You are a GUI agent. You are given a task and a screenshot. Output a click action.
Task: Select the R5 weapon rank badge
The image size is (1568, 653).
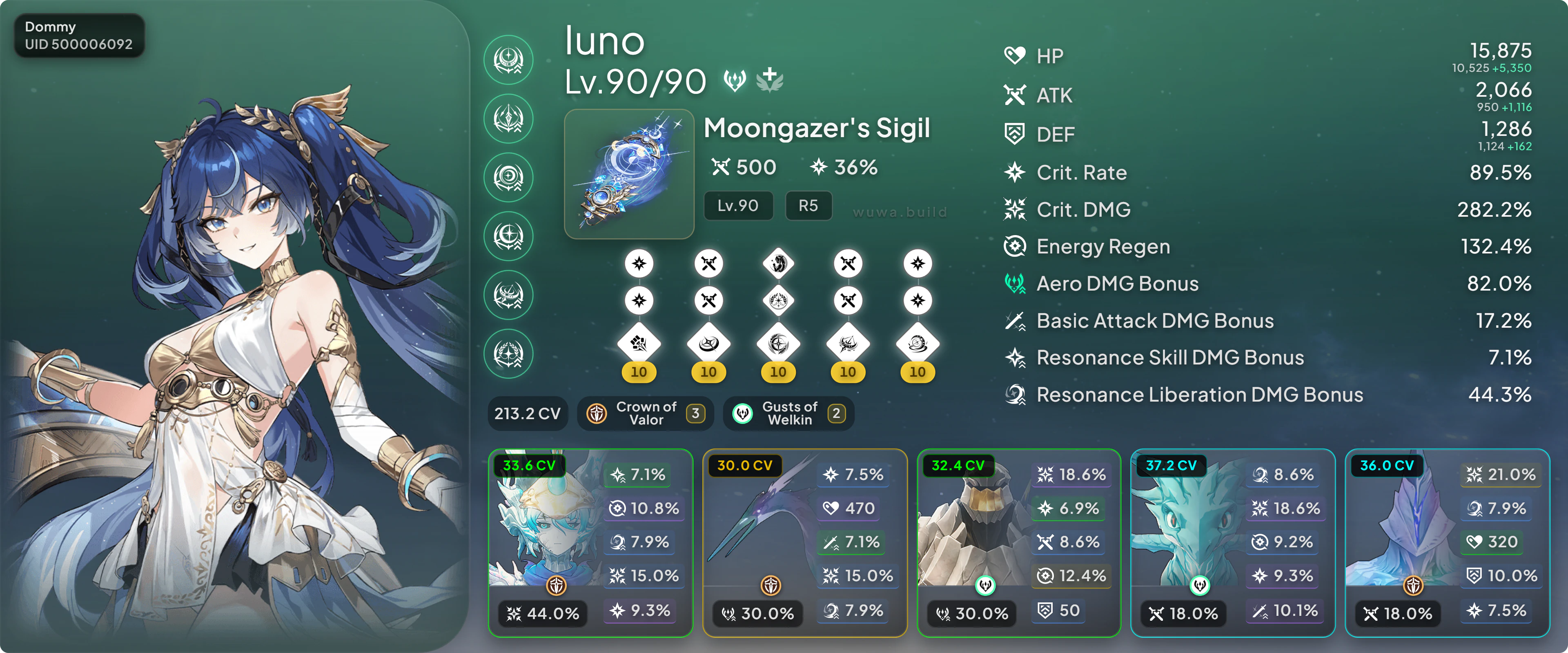click(808, 206)
